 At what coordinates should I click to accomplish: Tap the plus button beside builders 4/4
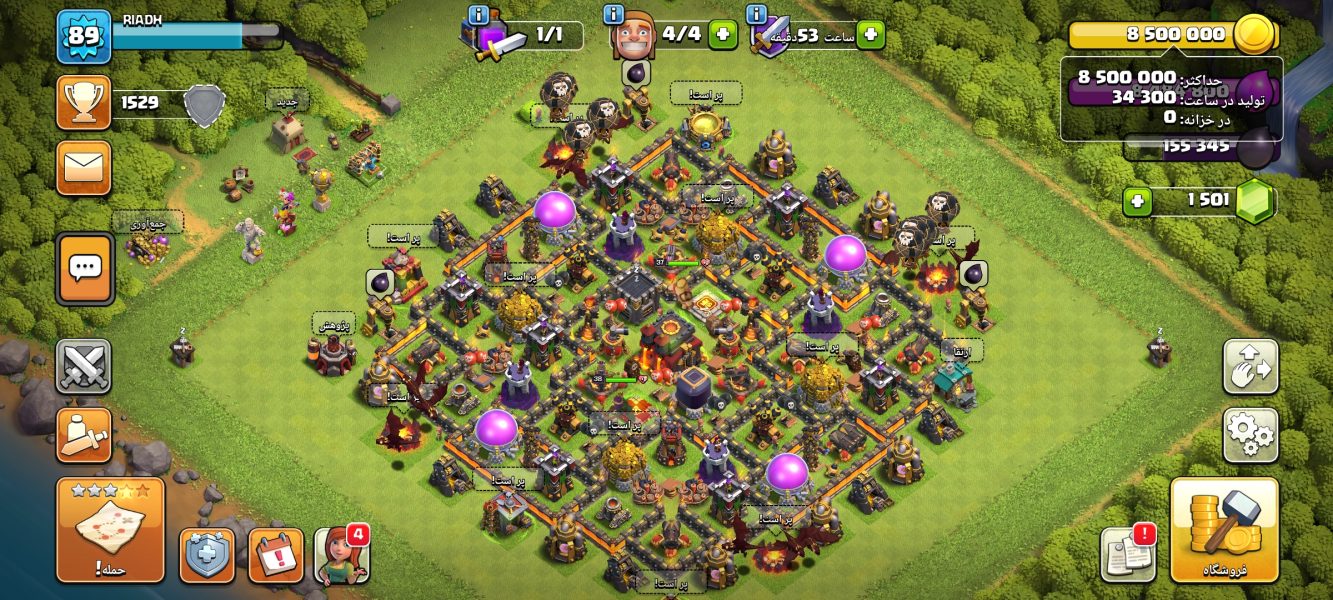pos(723,34)
